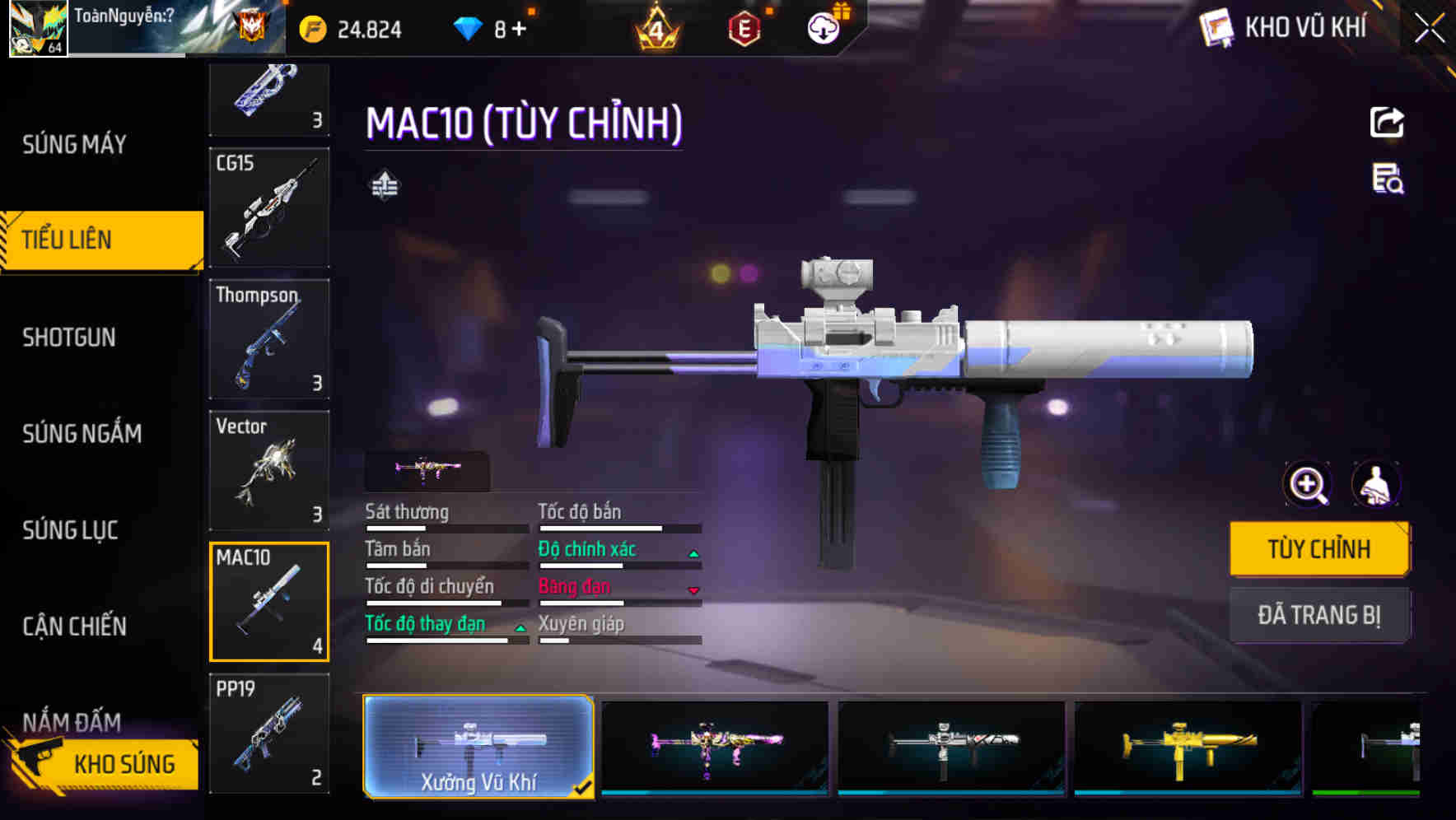Select the SHOTGUN weapon category
This screenshot has height=820, width=1456.
(69, 338)
